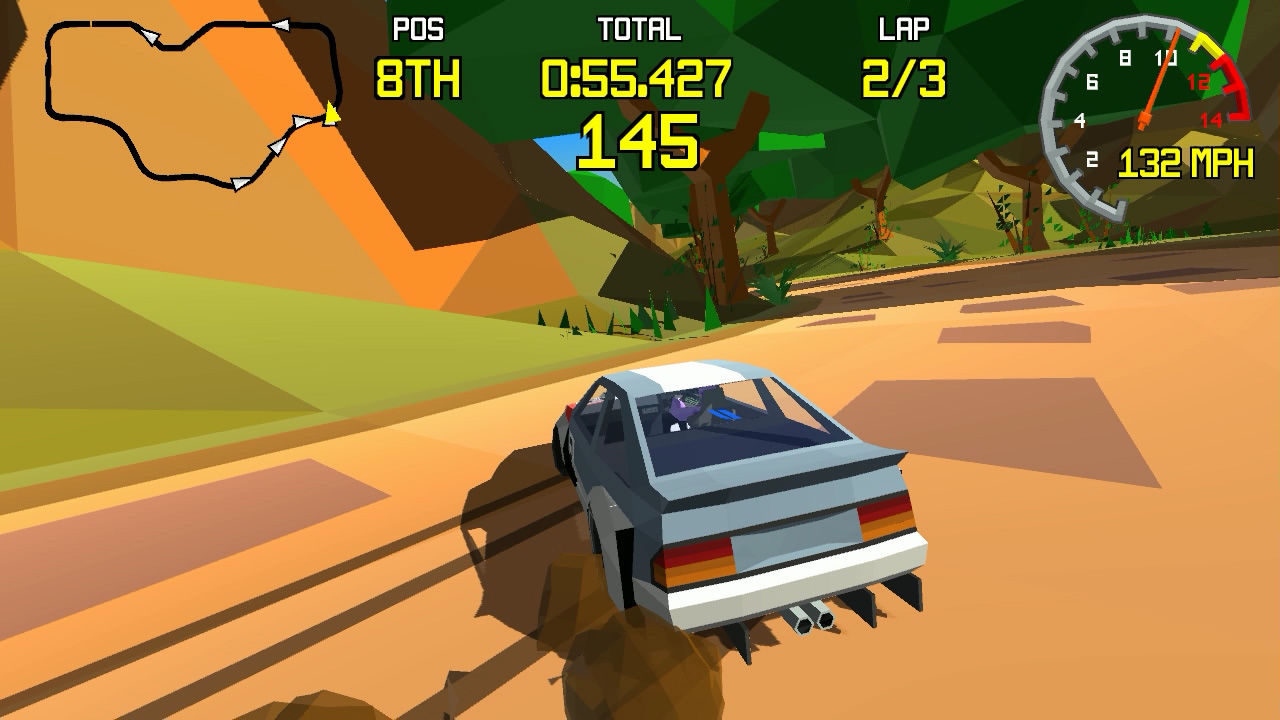The width and height of the screenshot is (1280, 720).
Task: Click the track outline minimap
Action: (190, 102)
